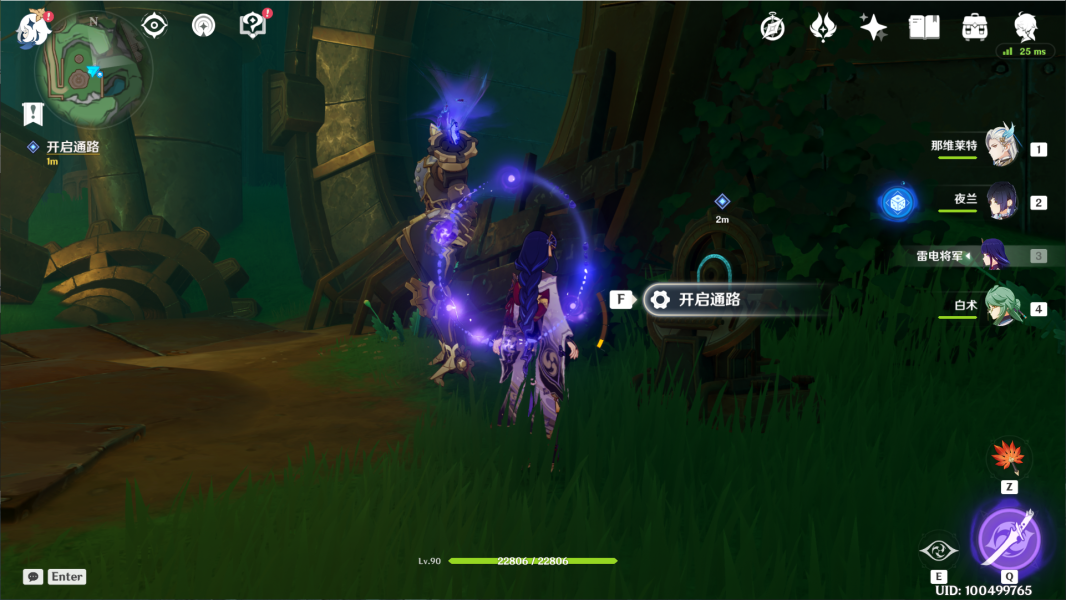Screen dimensions: 1066x600
Task: Switch to party member 夜兰
Action: 1001,201
